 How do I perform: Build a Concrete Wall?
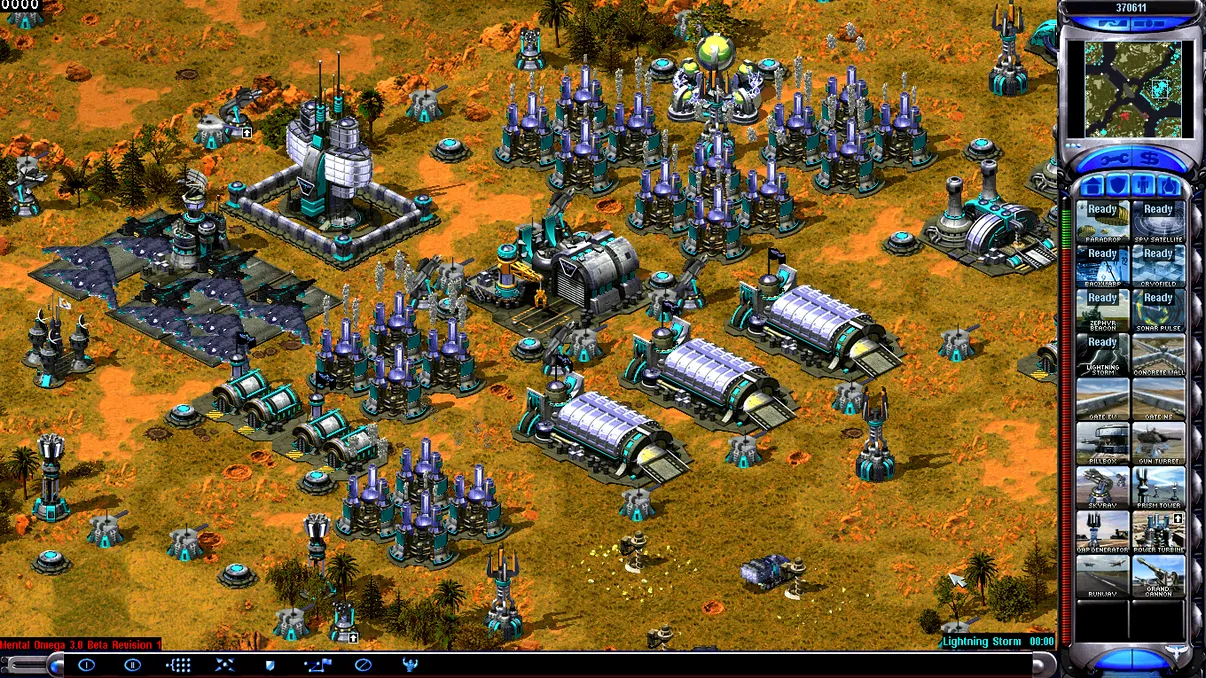[x=1158, y=354]
